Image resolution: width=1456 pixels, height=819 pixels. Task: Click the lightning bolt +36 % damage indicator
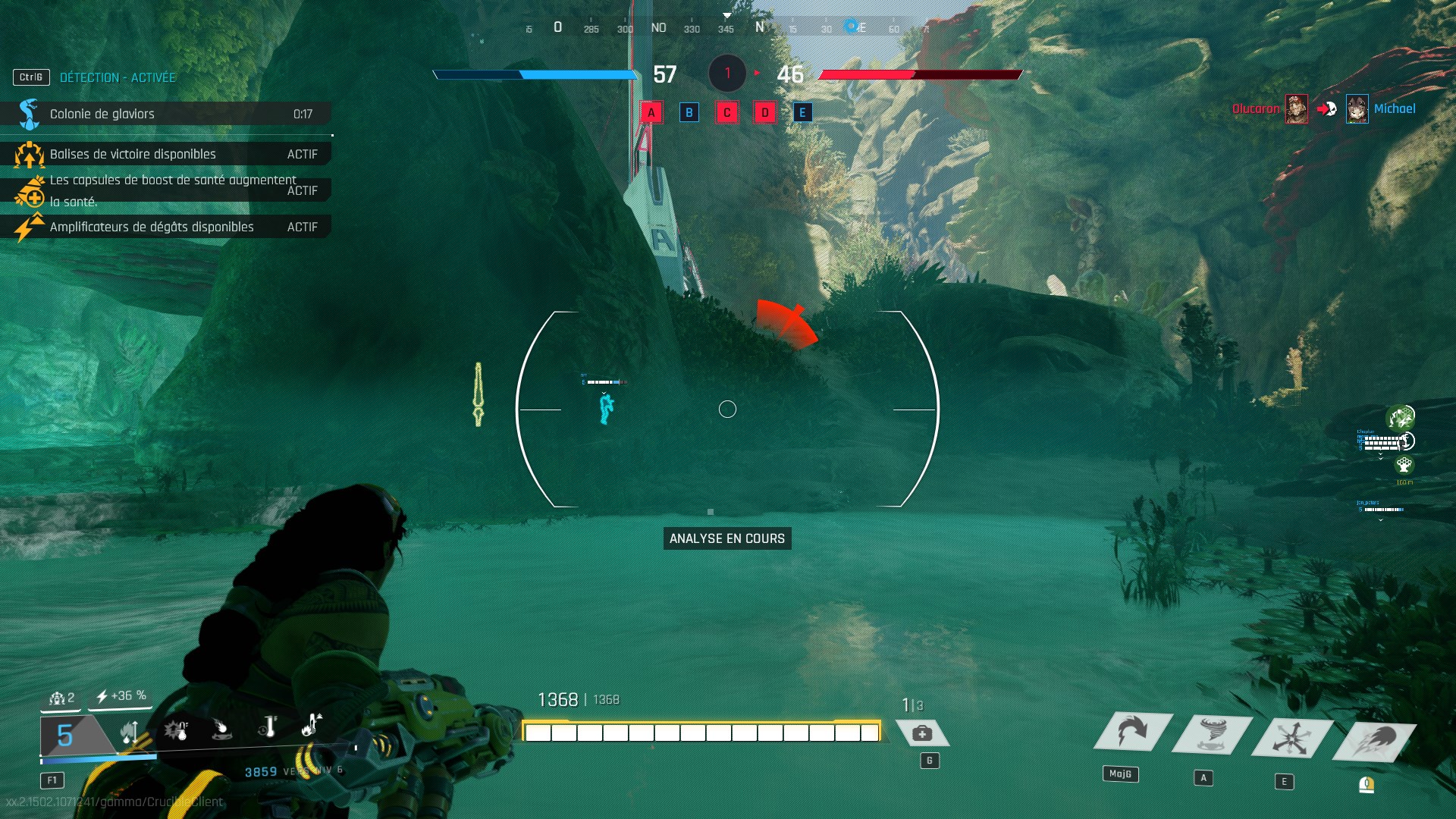click(121, 696)
